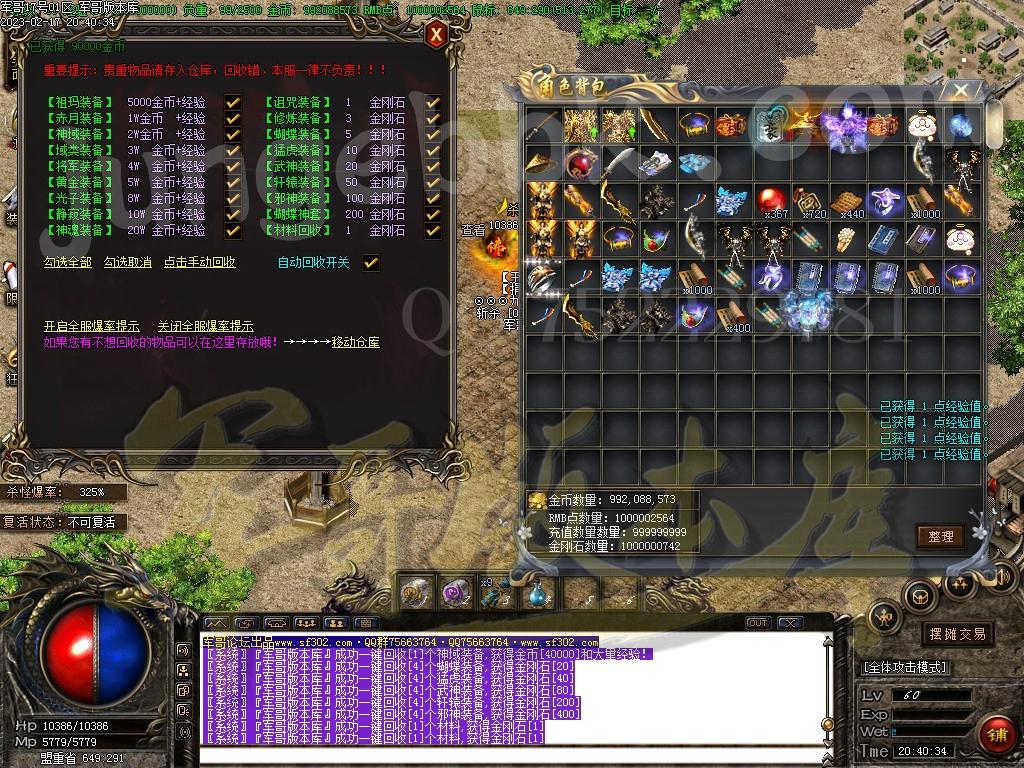The image size is (1024, 768).
Task: Sort the bag with 整理 button
Action: click(x=940, y=537)
